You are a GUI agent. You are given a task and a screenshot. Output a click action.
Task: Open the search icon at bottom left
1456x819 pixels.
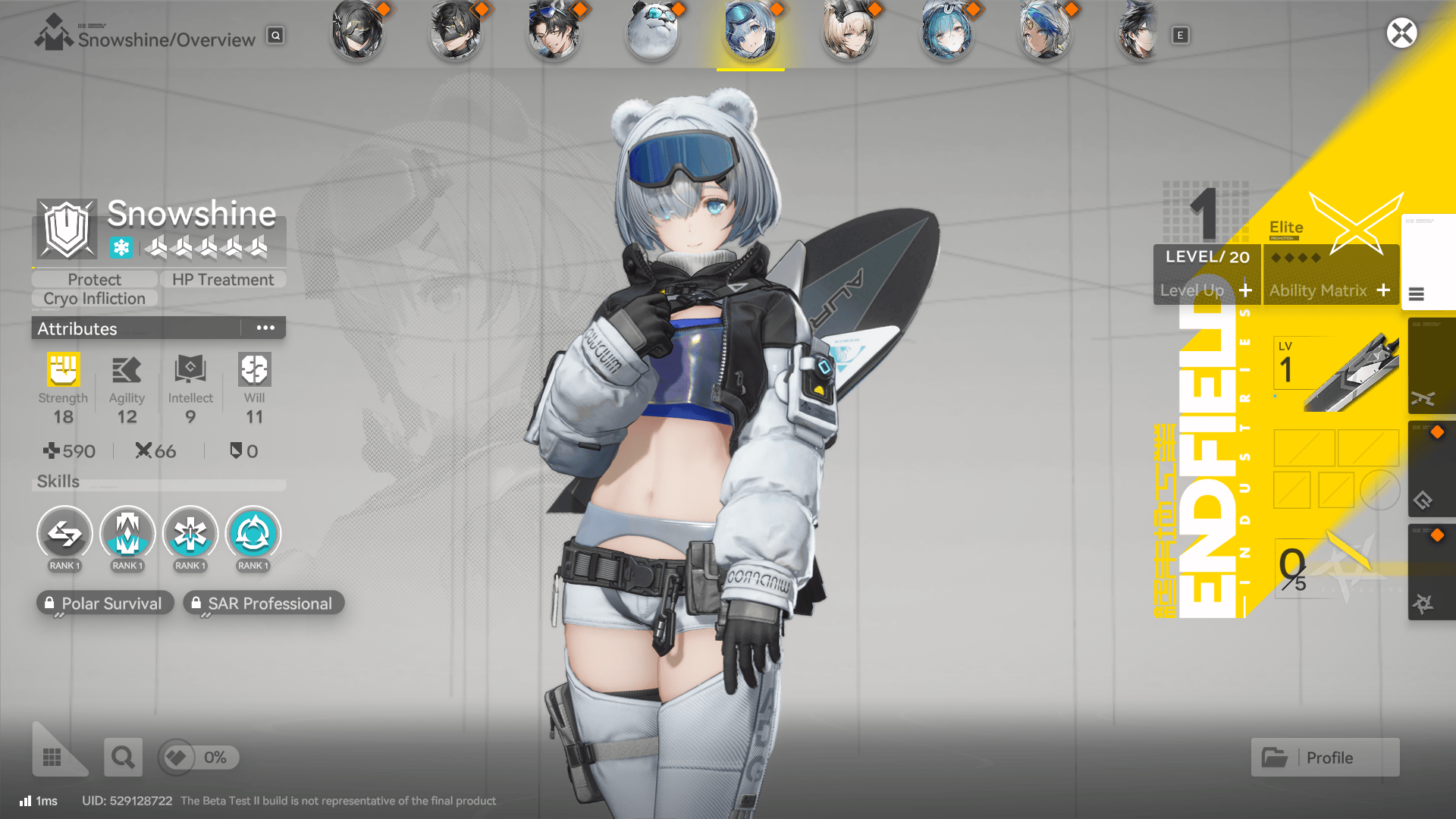tap(123, 757)
